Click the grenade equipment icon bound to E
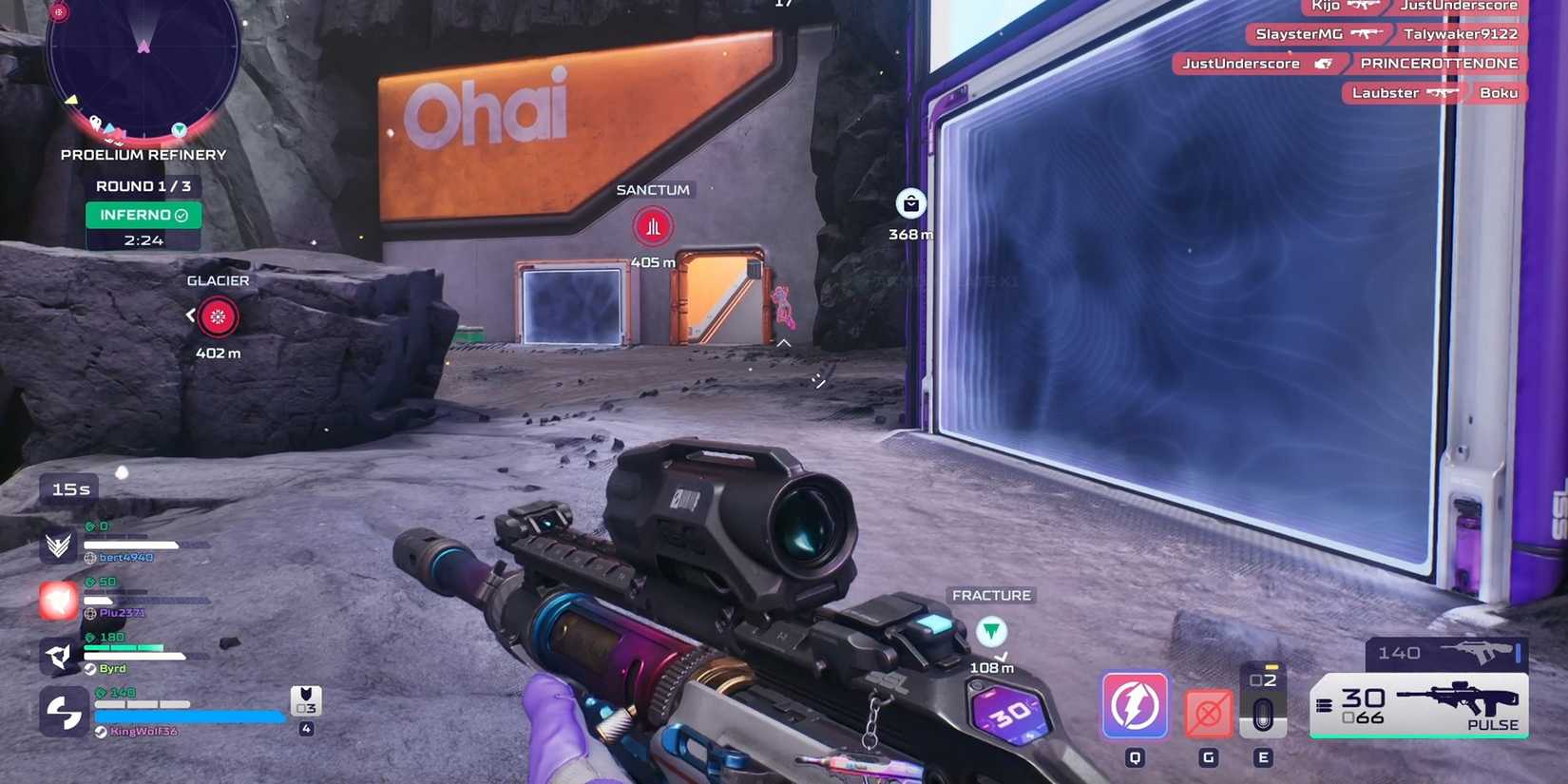The image size is (1568, 784). (1264, 703)
